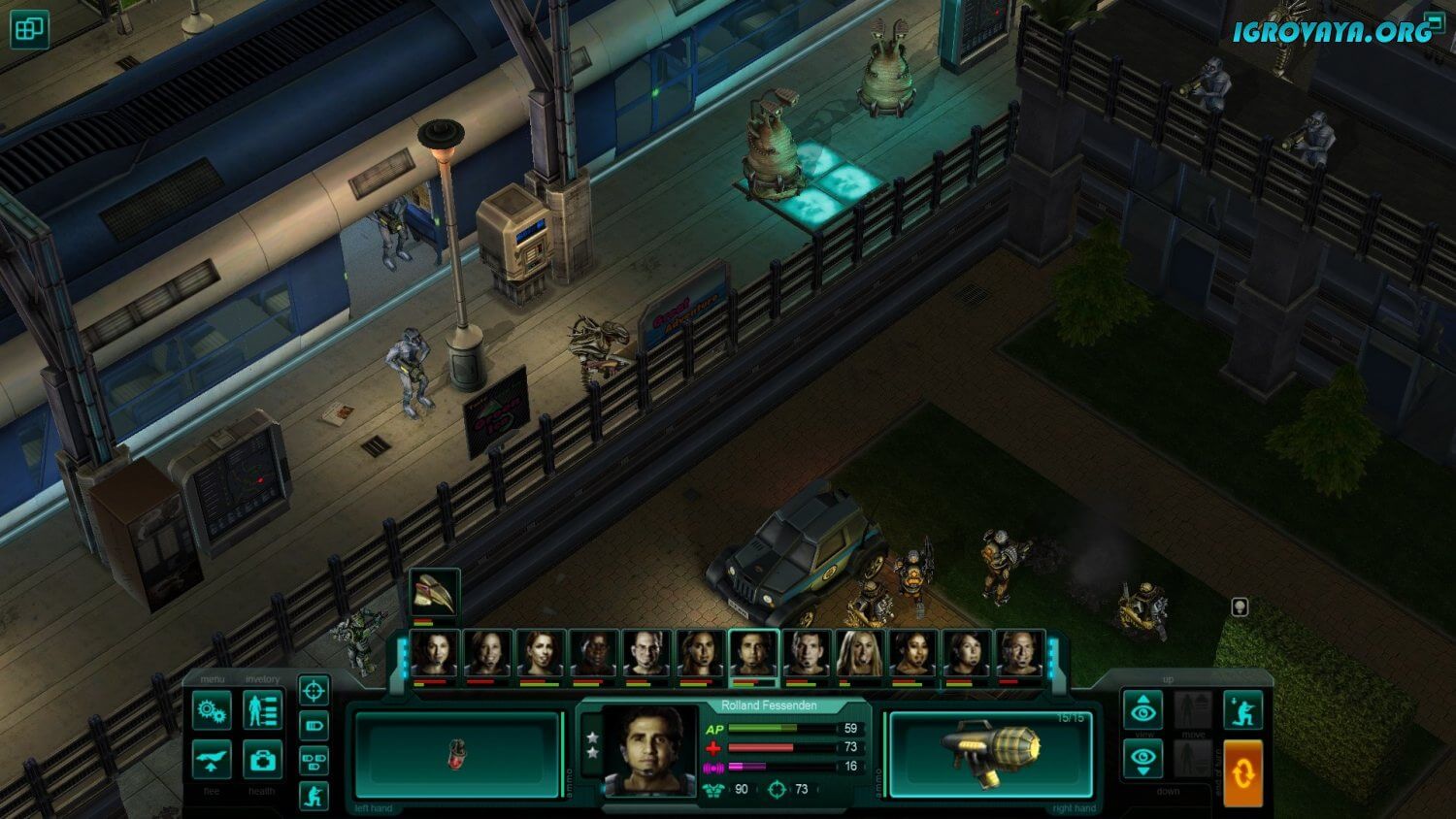This screenshot has height=819, width=1456.
Task: Toggle crouch with the kneeling soldier button
Action: click(x=1242, y=710)
